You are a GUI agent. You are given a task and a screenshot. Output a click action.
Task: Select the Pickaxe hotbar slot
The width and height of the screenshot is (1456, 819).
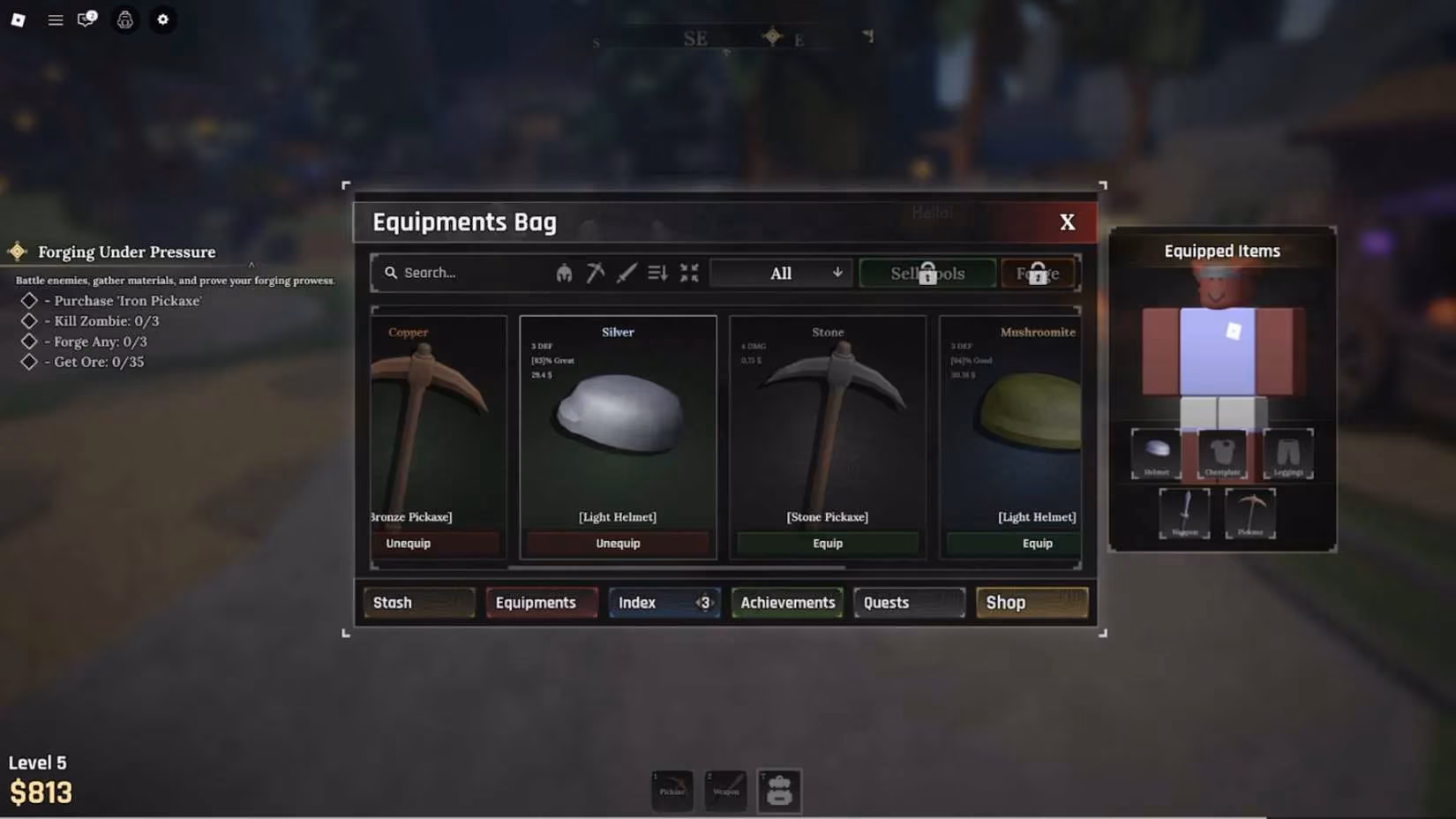coord(672,791)
